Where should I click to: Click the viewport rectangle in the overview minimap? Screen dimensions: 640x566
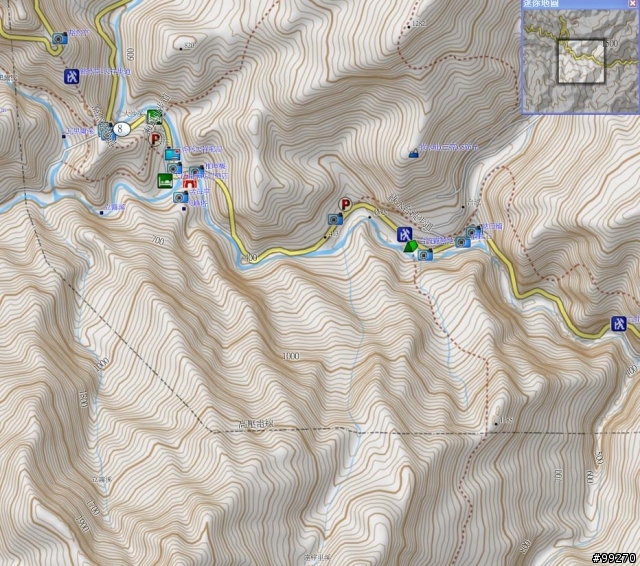(581, 59)
